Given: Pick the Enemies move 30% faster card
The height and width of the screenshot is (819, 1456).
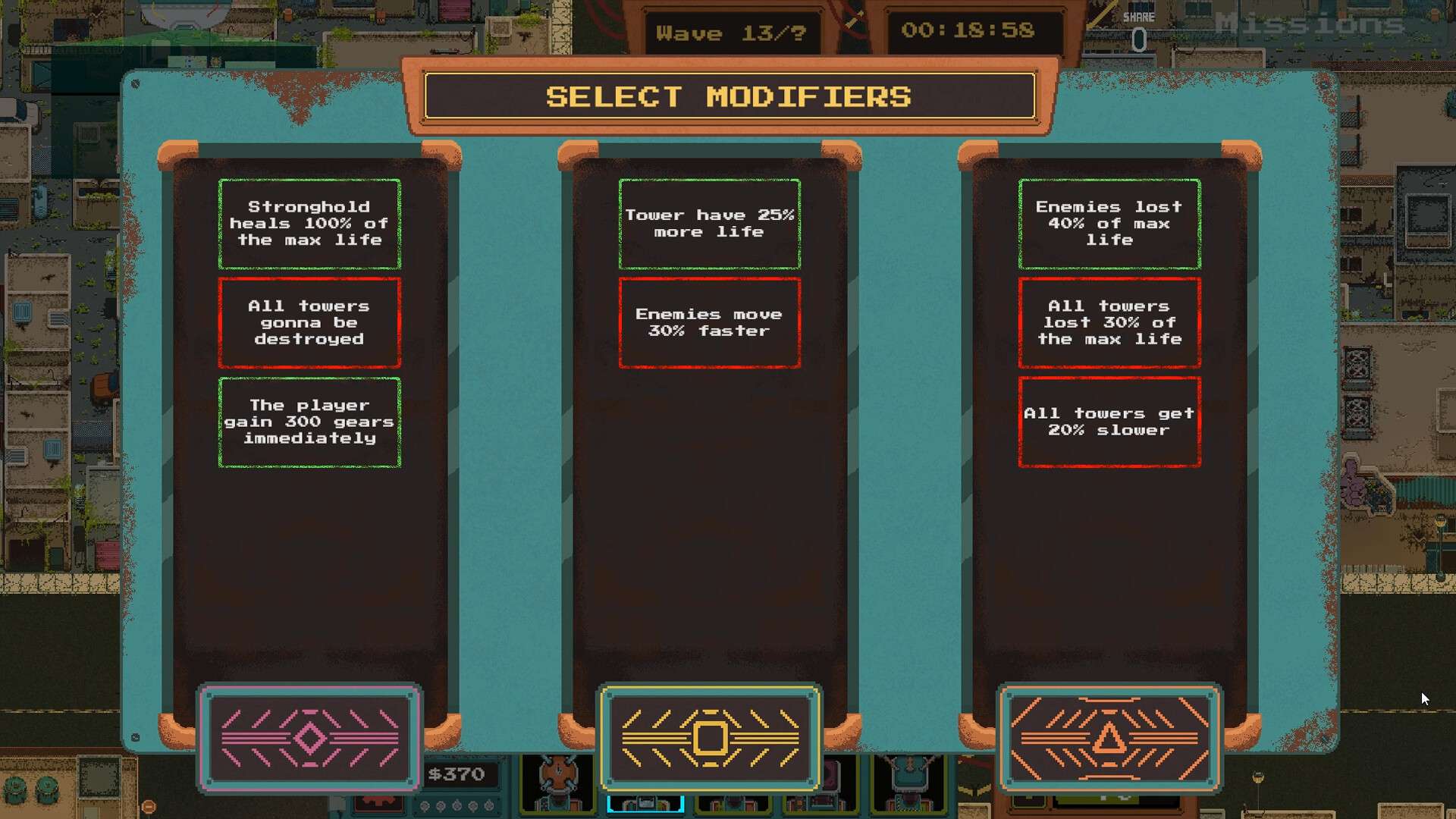Looking at the screenshot, I should (x=710, y=323).
